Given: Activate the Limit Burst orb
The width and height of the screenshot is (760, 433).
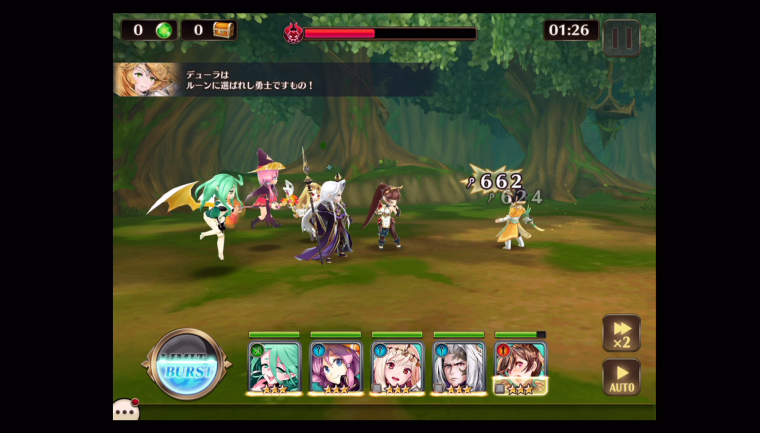Looking at the screenshot, I should point(187,367).
